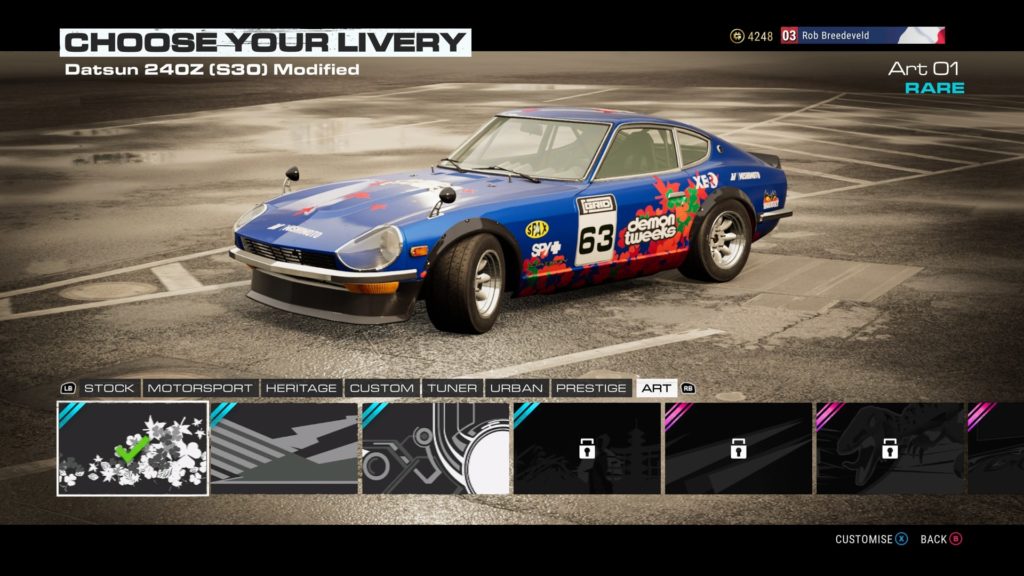Select the locked pagoda silhouette livery

587,448
